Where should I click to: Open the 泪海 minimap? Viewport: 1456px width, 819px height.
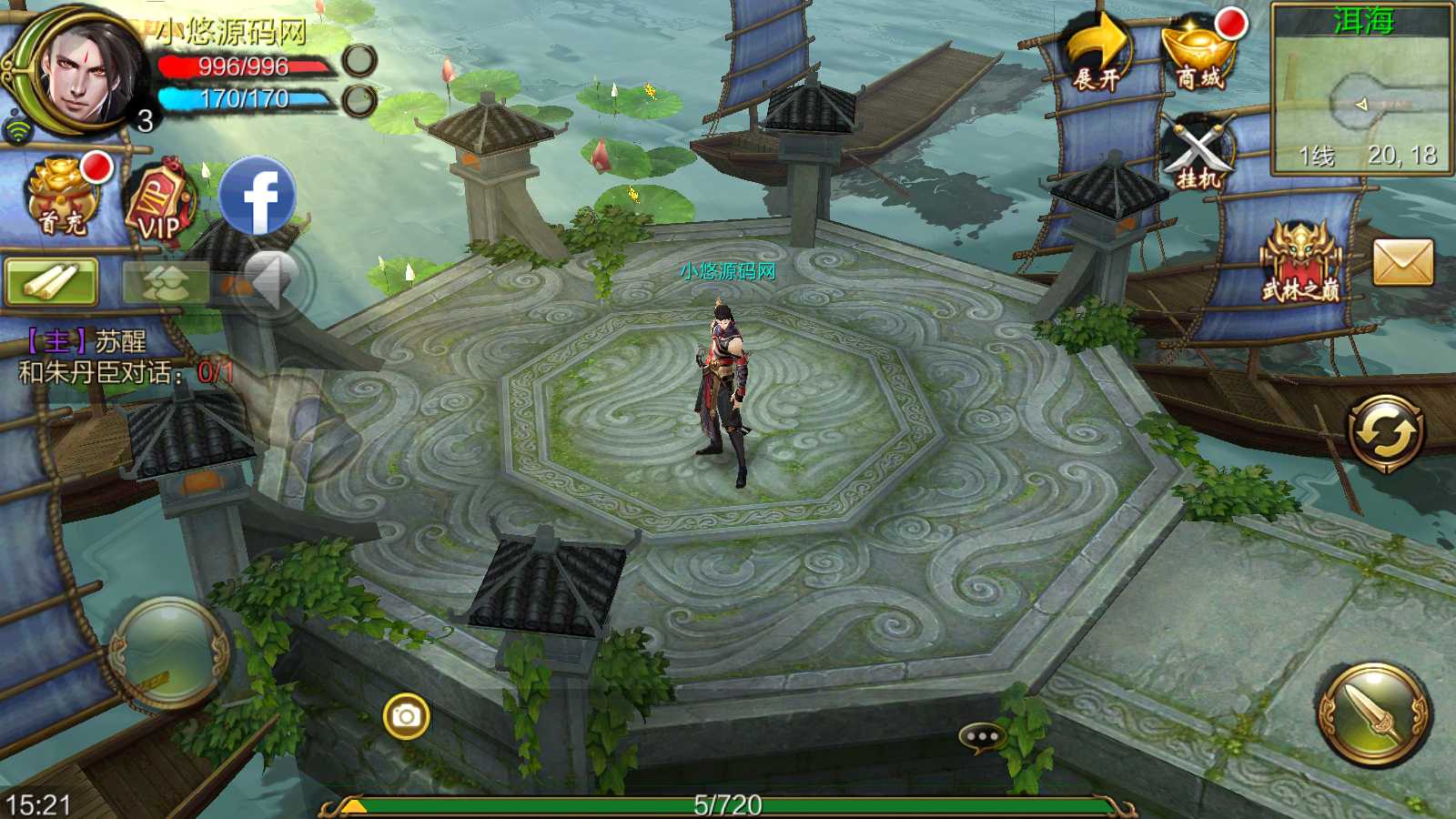pyautogui.click(x=1361, y=89)
